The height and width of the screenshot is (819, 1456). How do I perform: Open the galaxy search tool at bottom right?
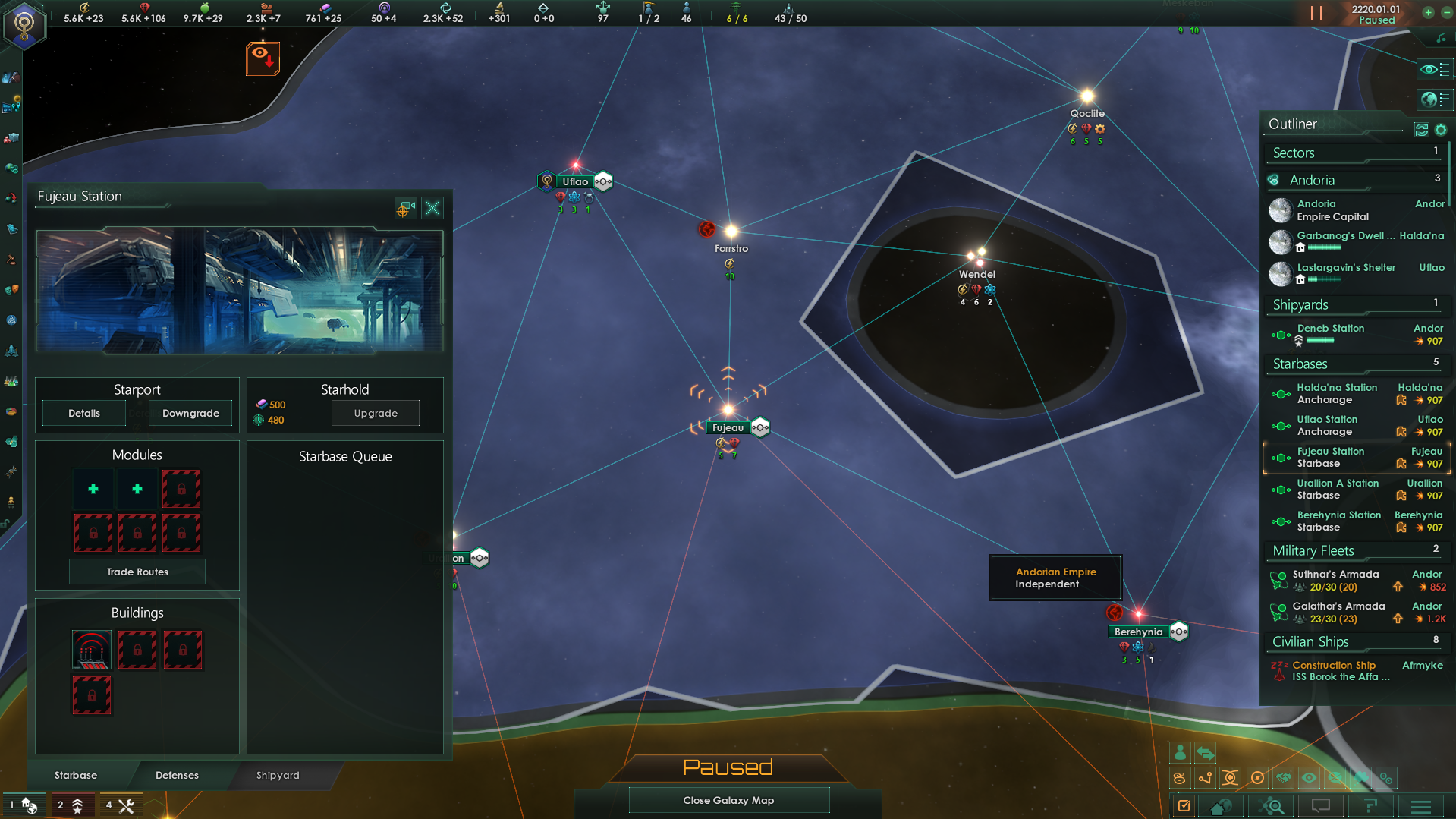[x=1272, y=806]
